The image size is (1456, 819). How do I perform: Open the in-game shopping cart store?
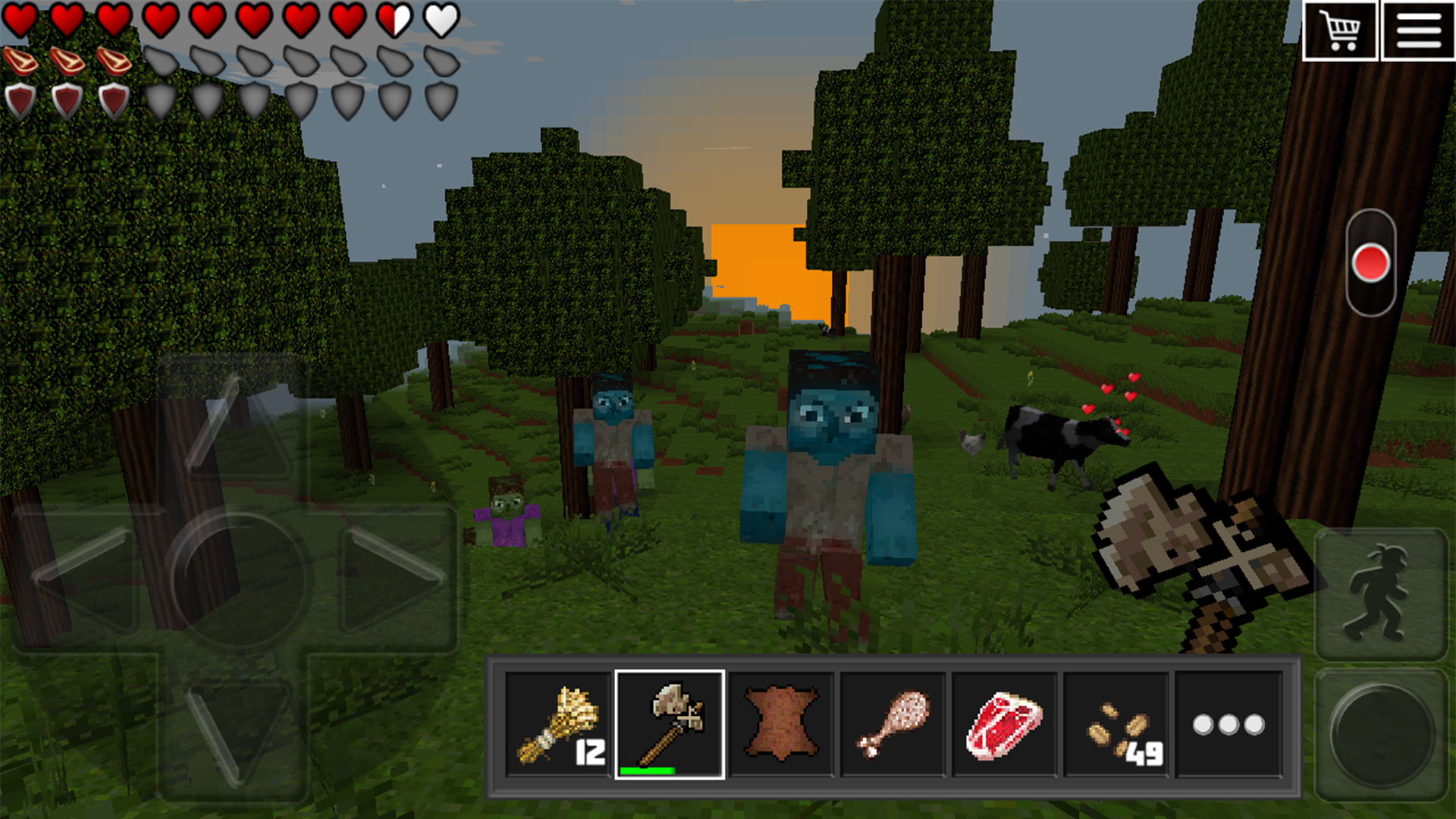[1341, 32]
